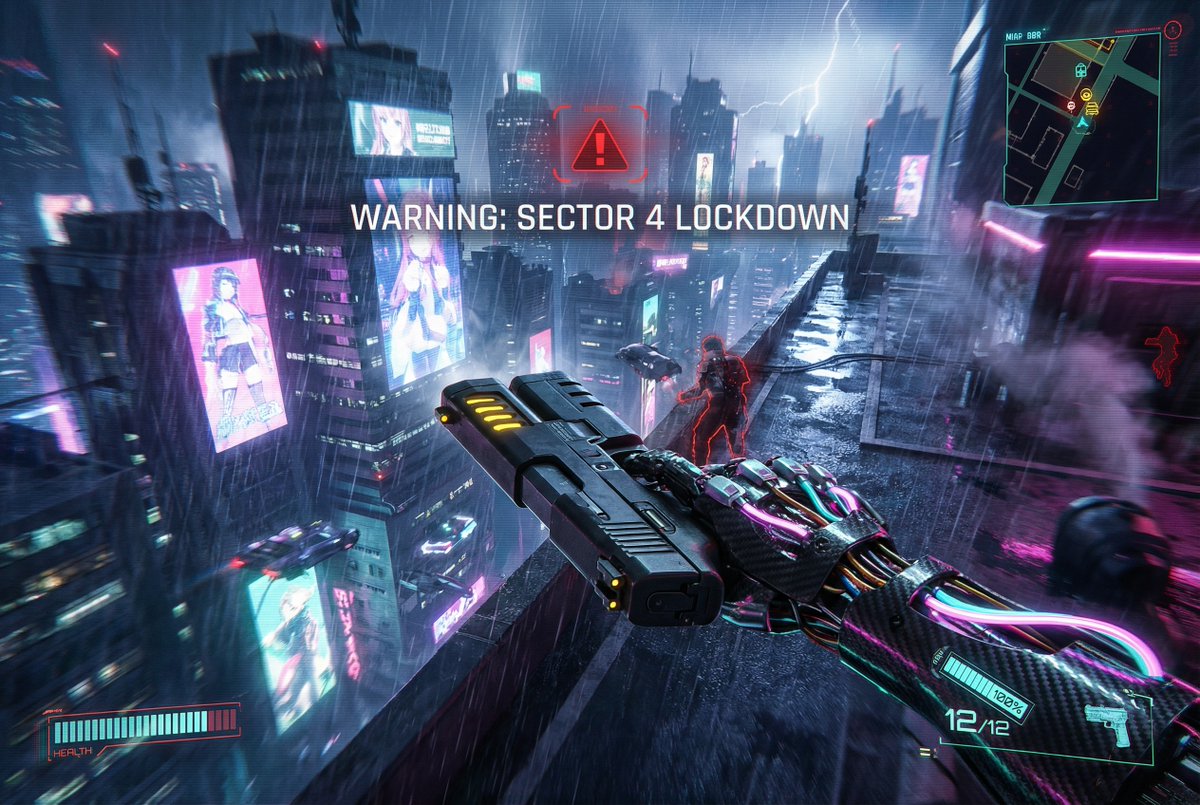Click the yellow eye marker on minimap

click(1086, 94)
